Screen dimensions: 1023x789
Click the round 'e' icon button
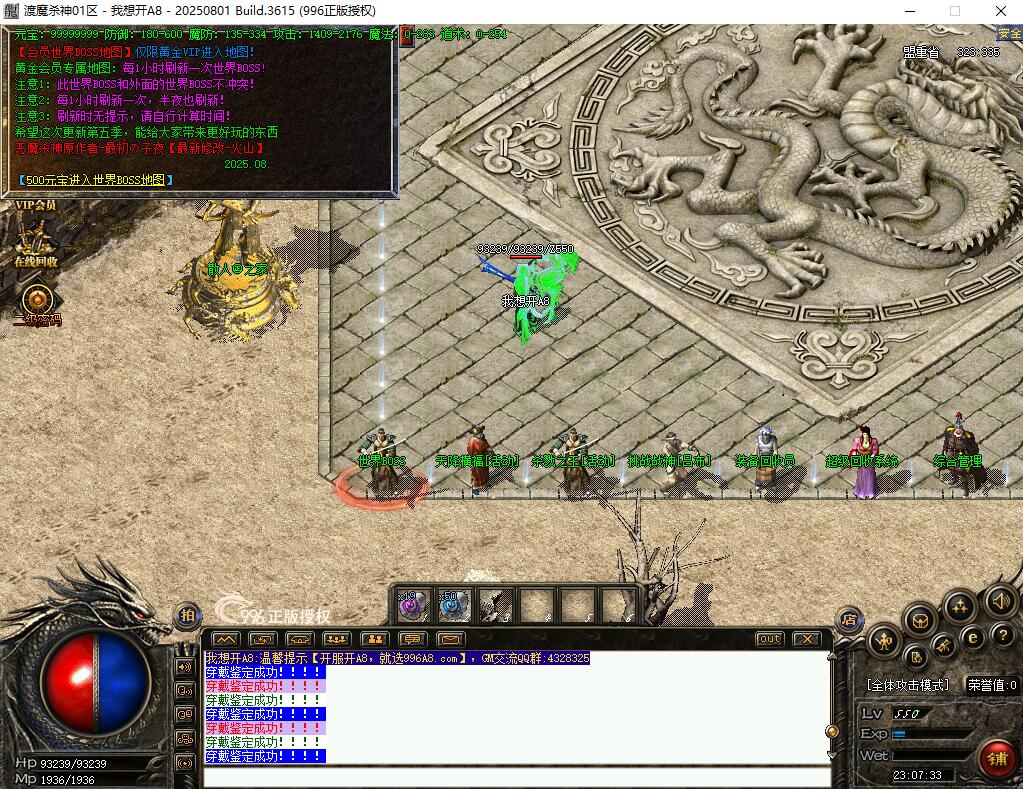tap(971, 637)
